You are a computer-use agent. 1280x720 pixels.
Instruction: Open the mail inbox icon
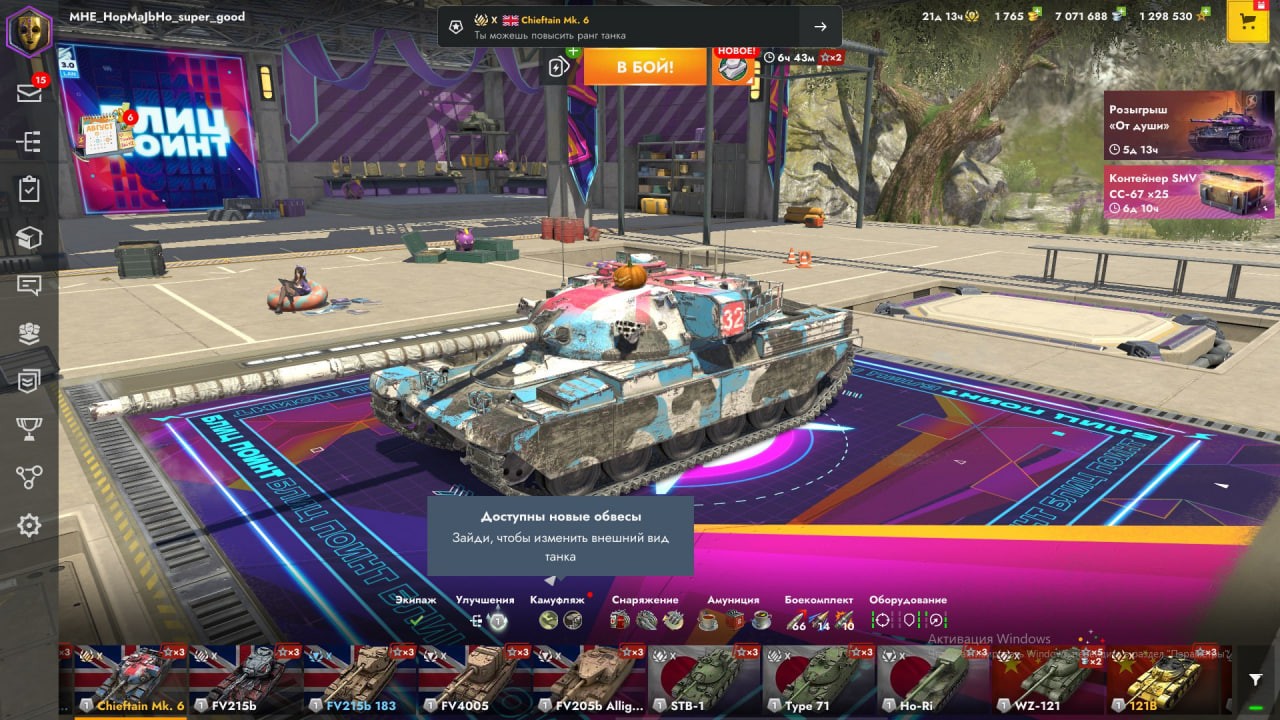[x=29, y=93]
